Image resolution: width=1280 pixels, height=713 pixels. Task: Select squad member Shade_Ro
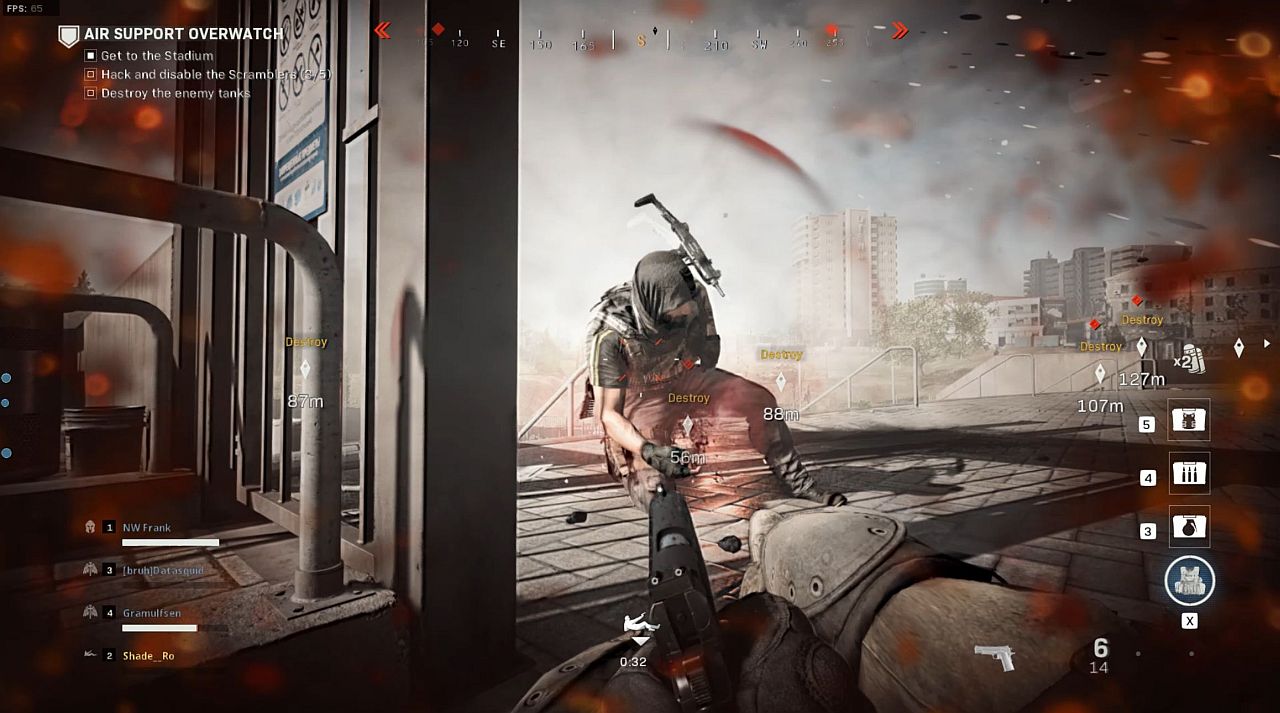pyautogui.click(x=148, y=656)
